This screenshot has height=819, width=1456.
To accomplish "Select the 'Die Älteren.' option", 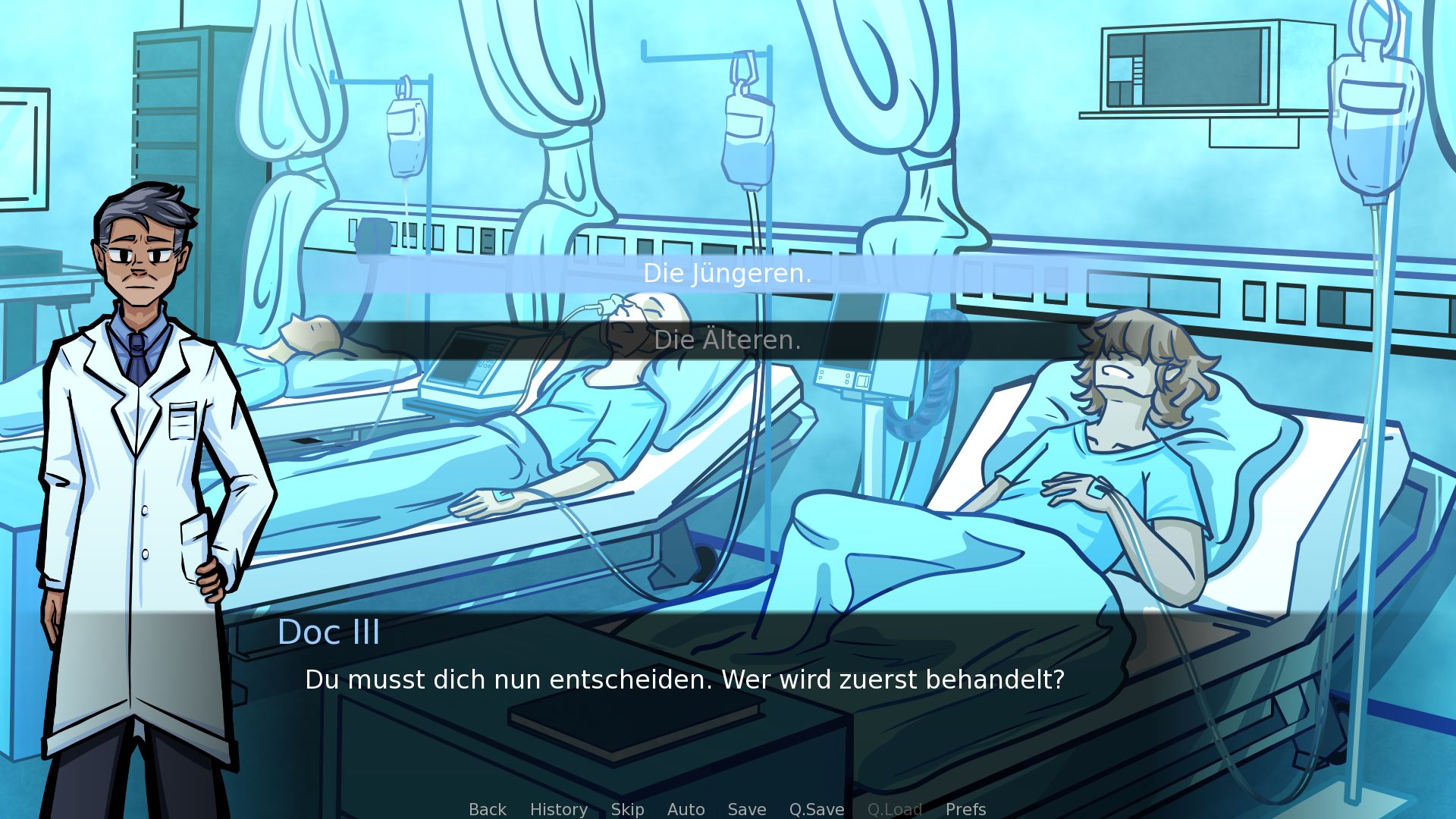I will tap(727, 340).
